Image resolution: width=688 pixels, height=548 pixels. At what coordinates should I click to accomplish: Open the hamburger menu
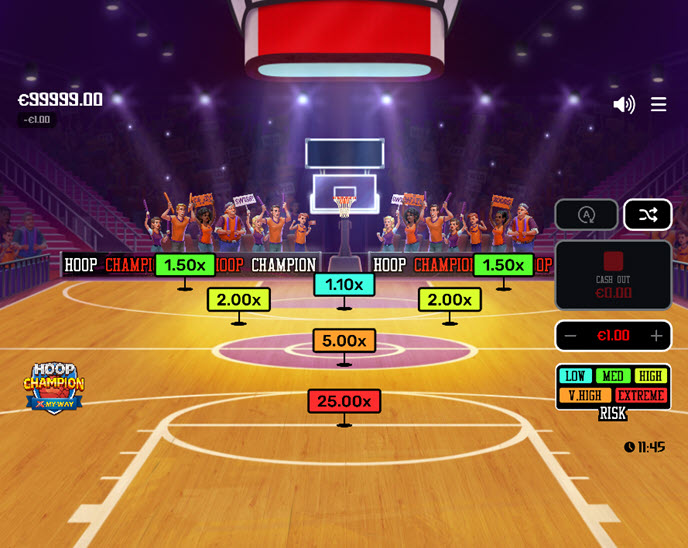pos(658,104)
